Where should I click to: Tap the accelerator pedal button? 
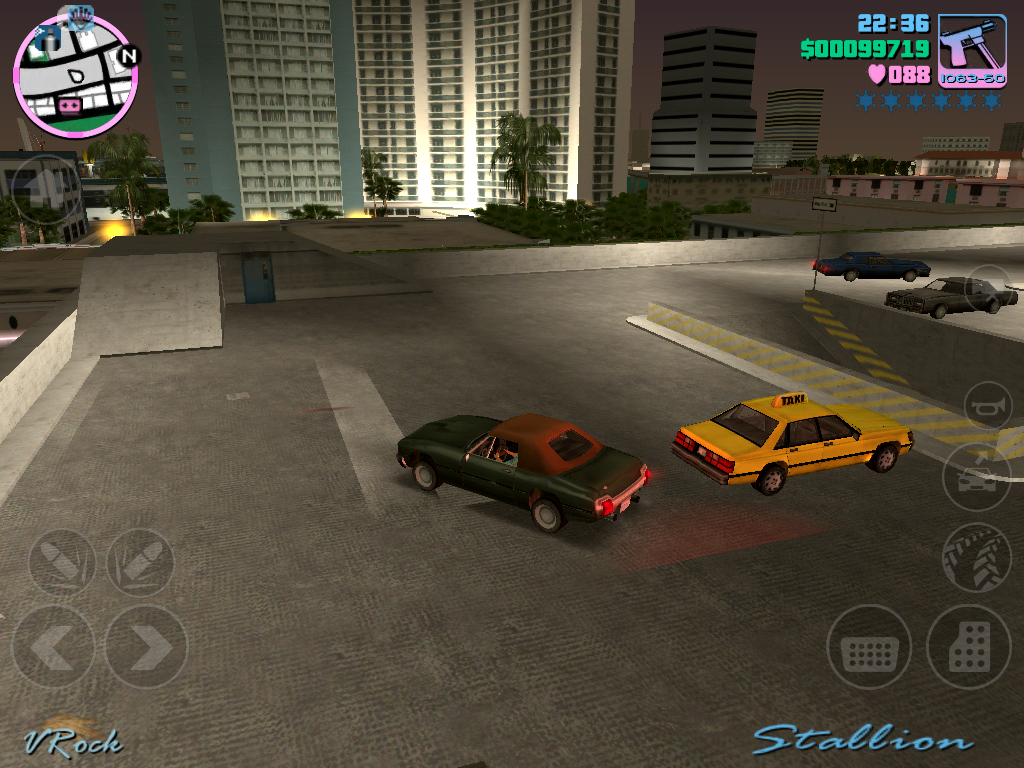pos(969,647)
